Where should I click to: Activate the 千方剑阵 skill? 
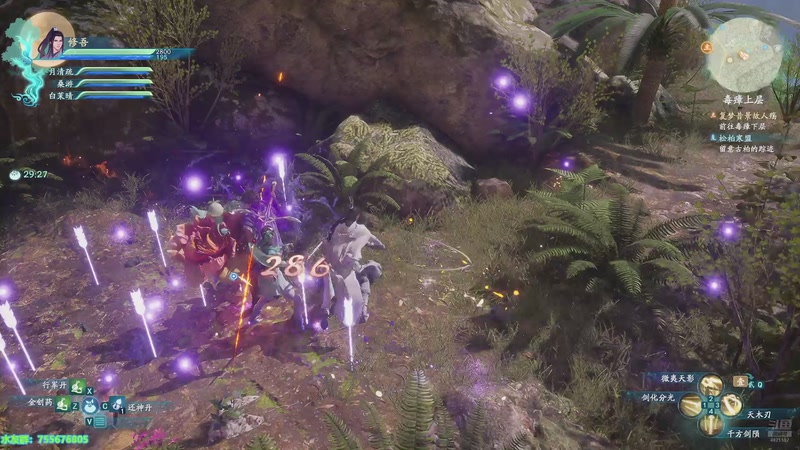[x=711, y=424]
